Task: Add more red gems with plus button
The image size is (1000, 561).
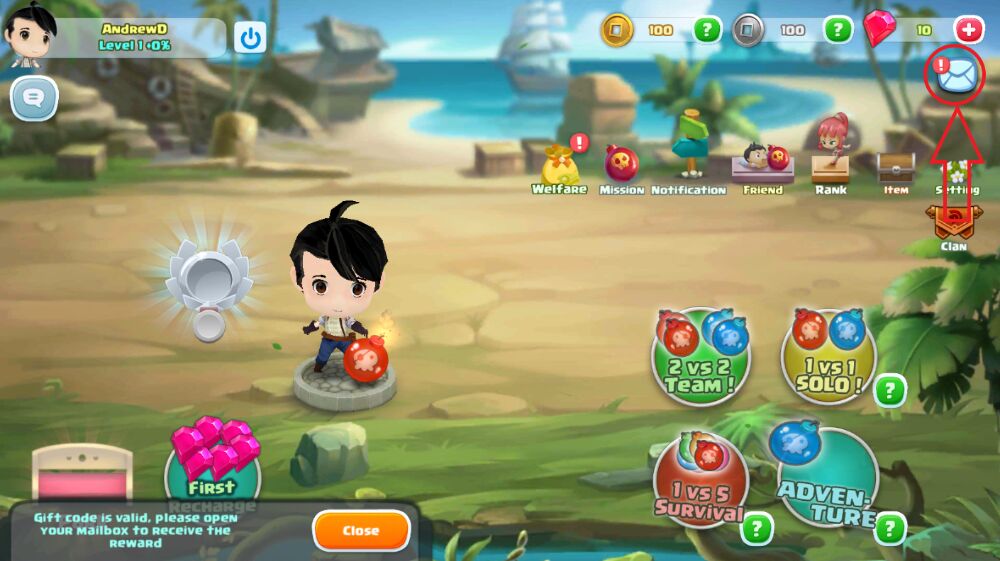Action: click(x=968, y=30)
